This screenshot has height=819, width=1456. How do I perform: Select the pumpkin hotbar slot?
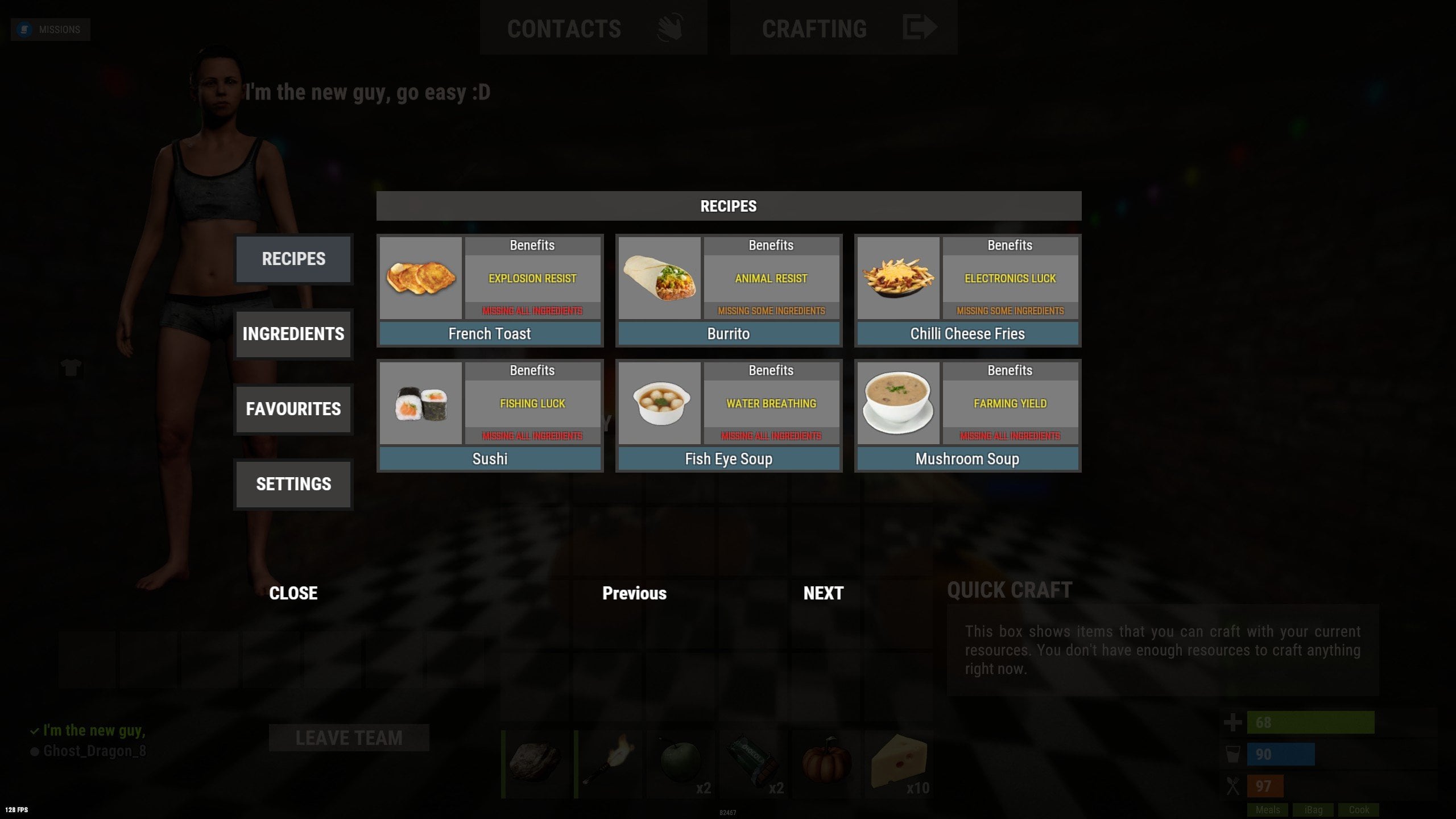(826, 764)
